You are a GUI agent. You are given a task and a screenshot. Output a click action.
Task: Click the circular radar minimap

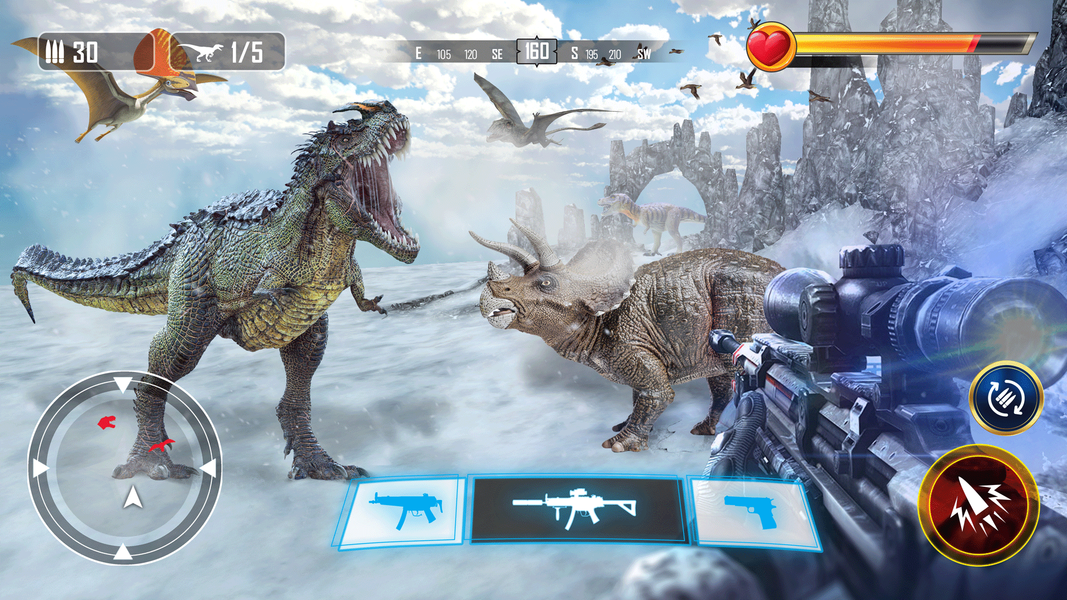(124, 467)
